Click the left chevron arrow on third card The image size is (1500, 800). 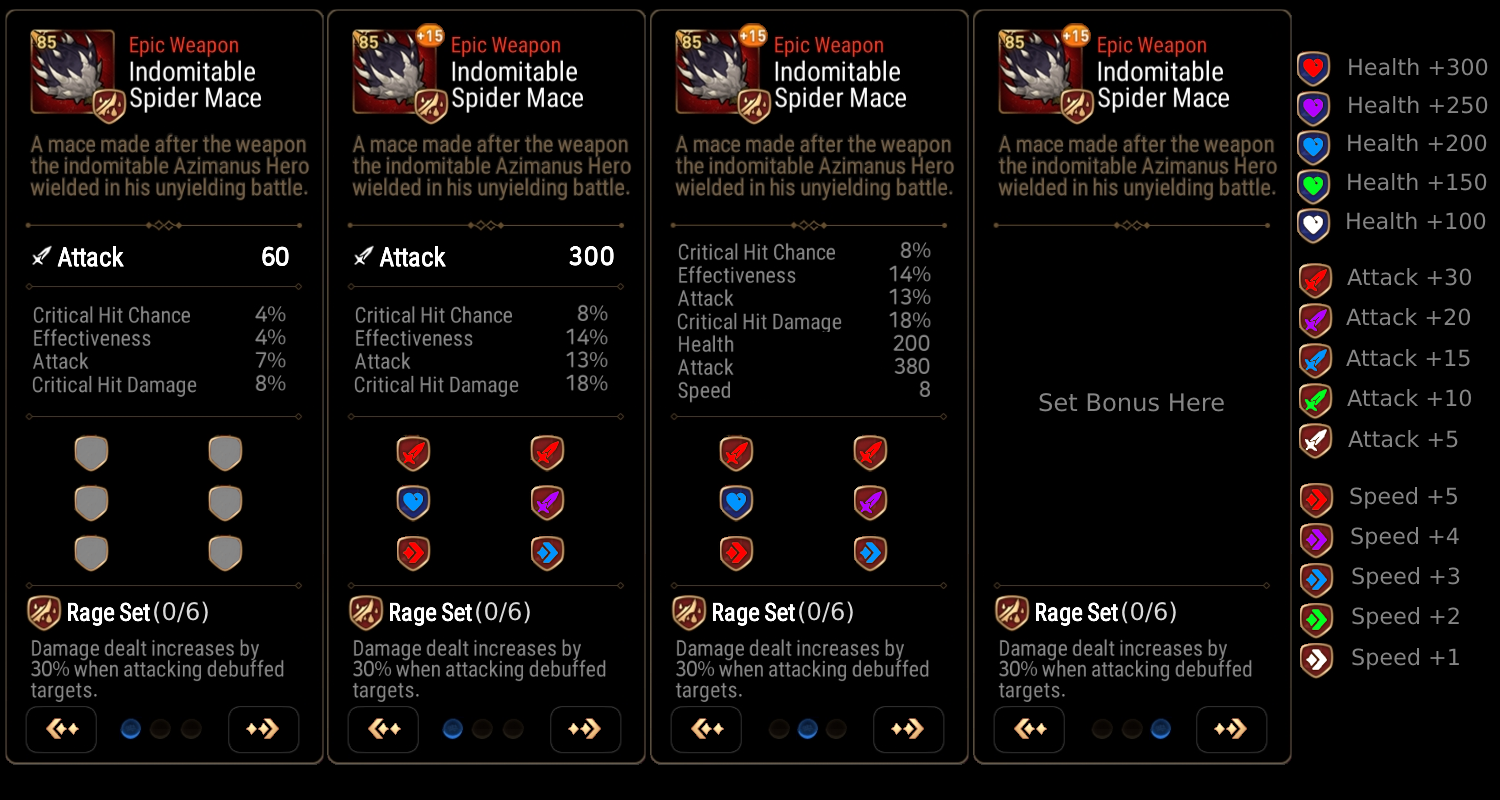pos(707,729)
